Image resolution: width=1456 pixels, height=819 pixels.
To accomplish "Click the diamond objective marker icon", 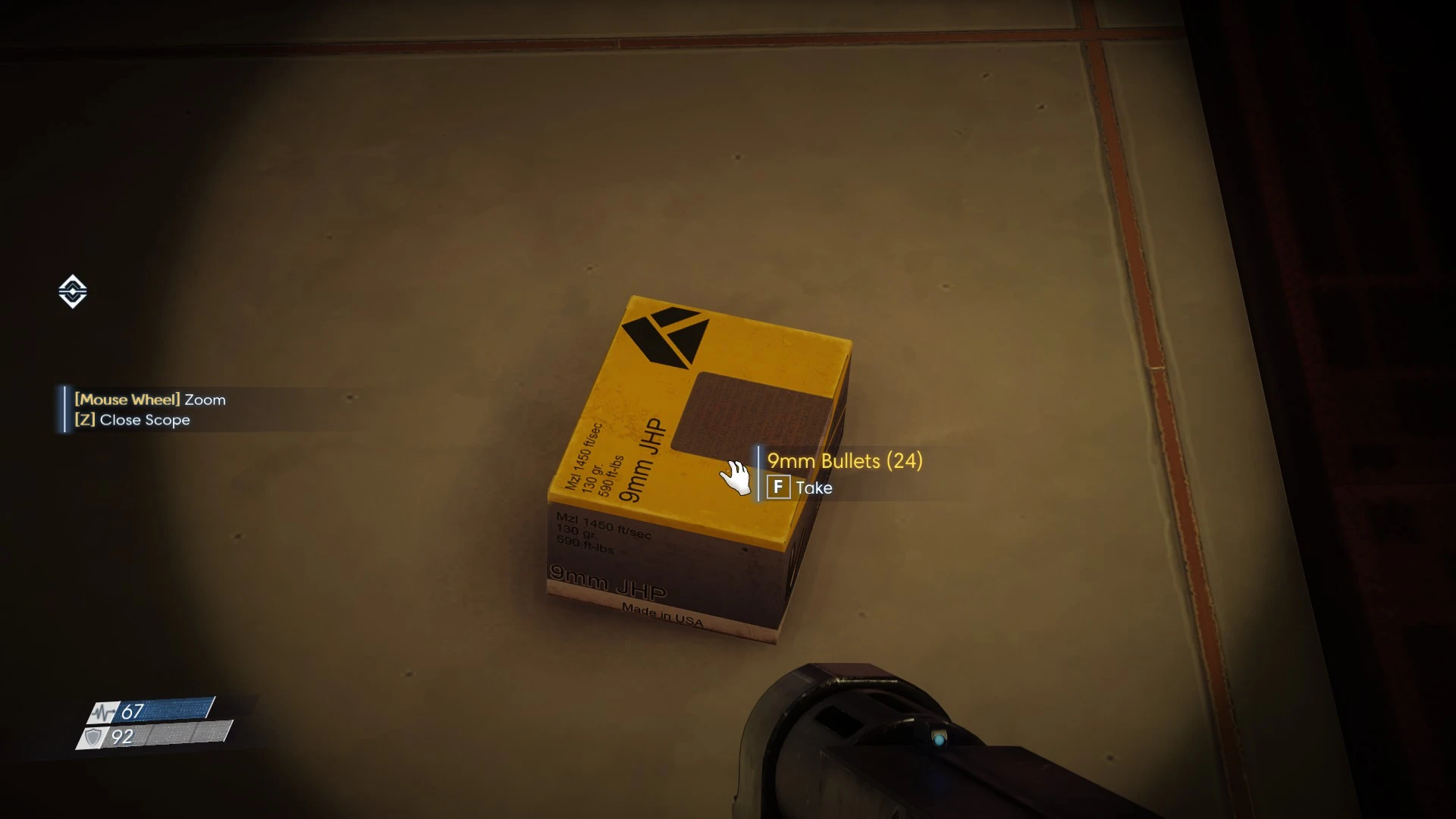I will (x=72, y=290).
